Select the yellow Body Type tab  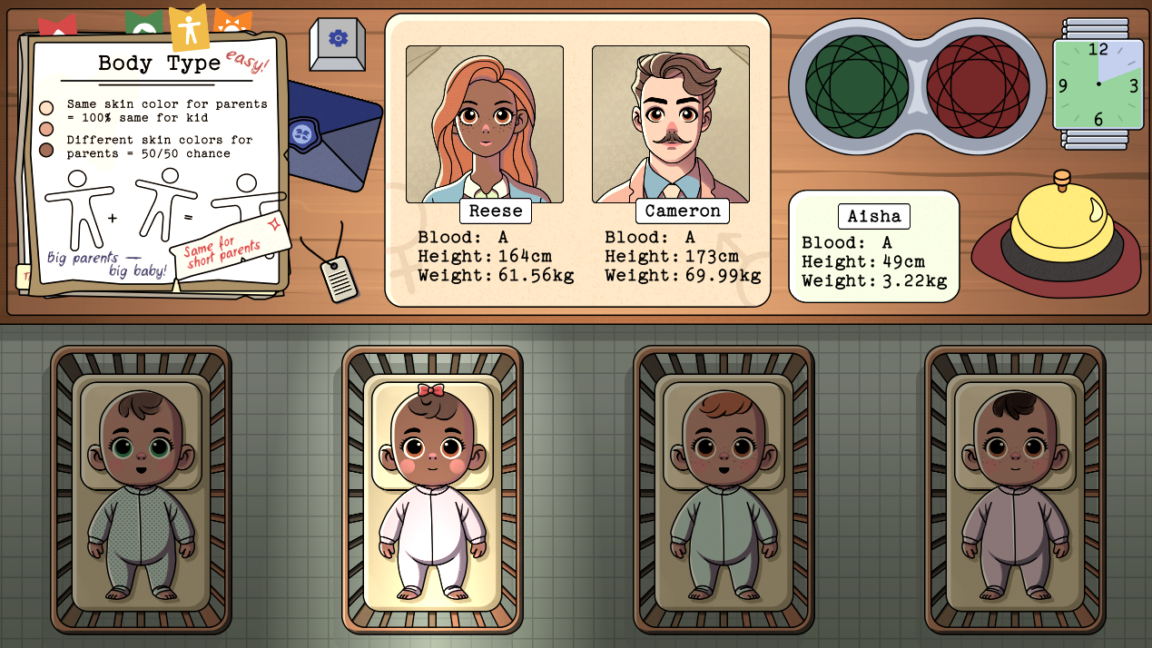coord(188,28)
